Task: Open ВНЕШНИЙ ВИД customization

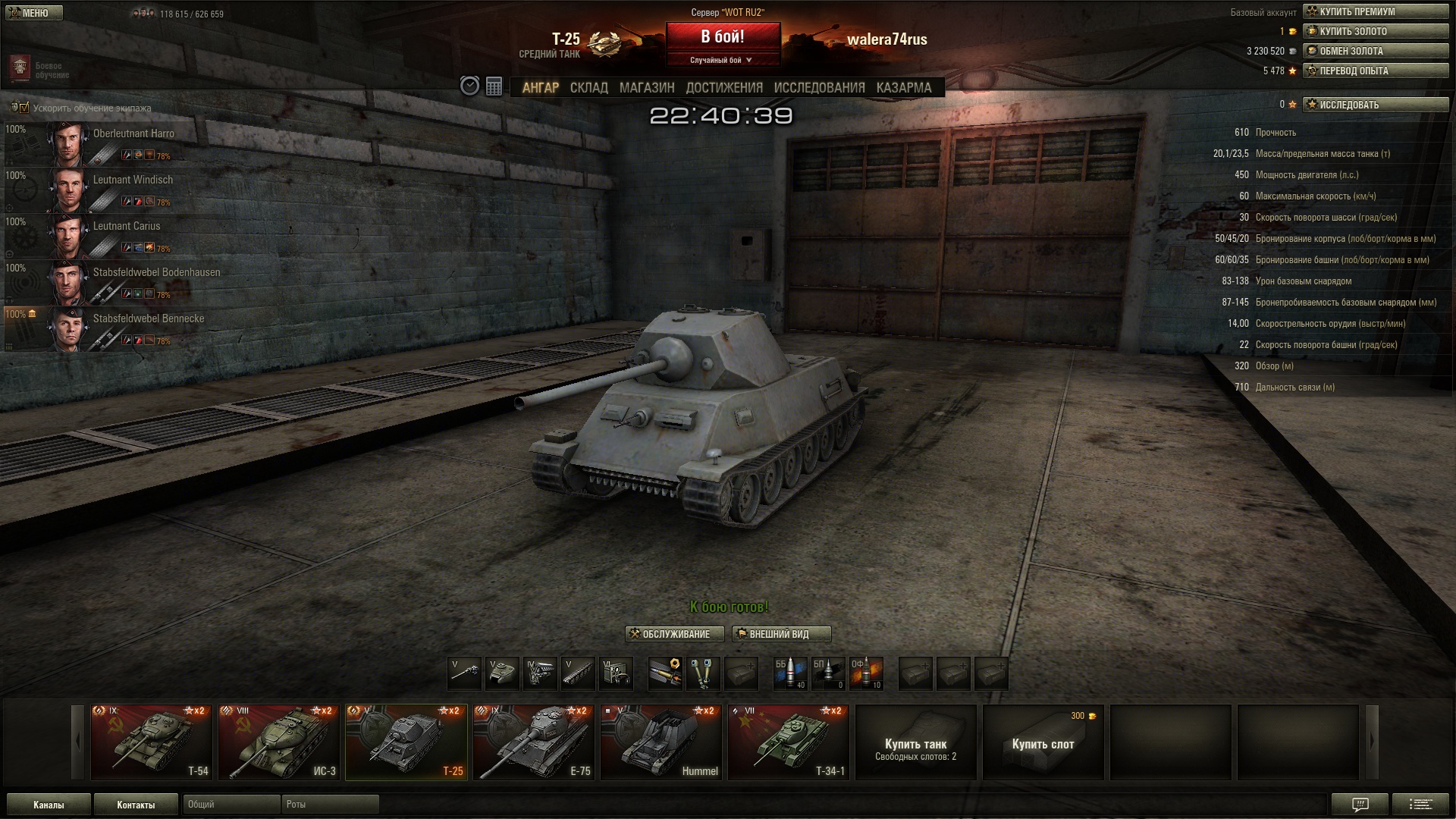Action: pyautogui.click(x=781, y=634)
